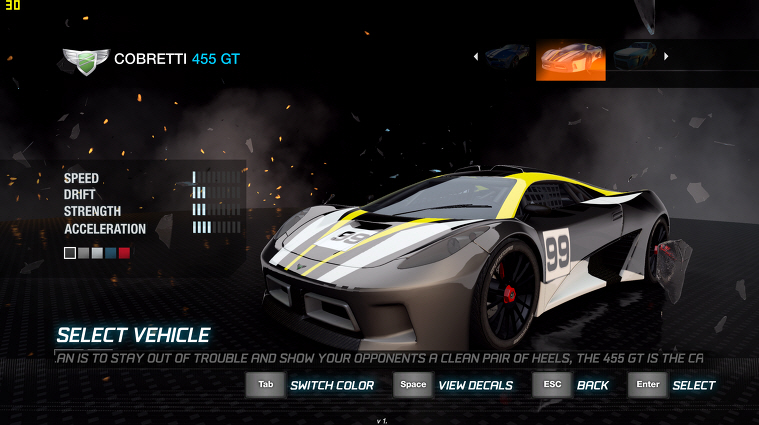
Task: Pick the medium gray paint swatch
Action: 83,253
